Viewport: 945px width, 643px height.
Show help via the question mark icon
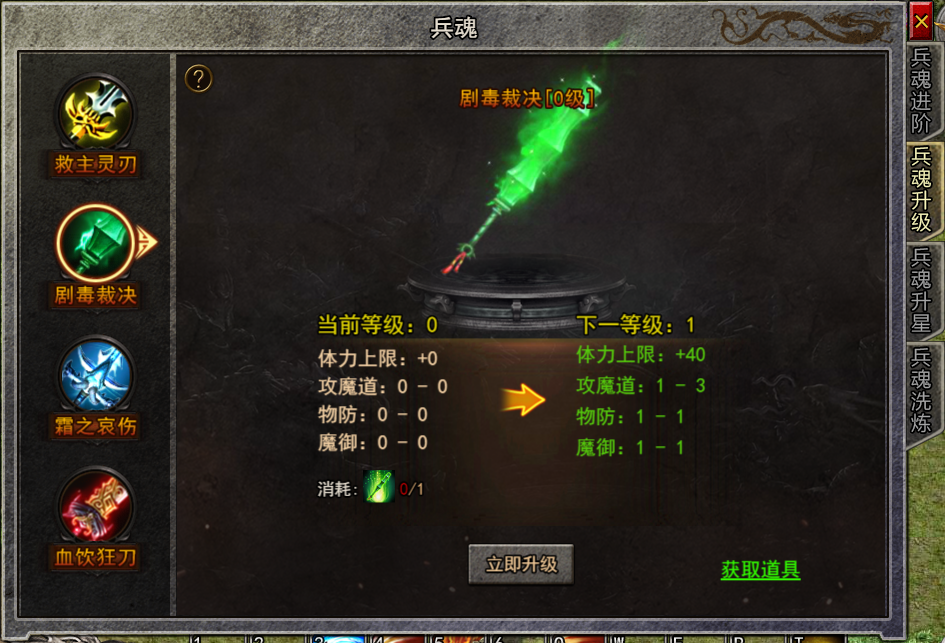tap(199, 78)
